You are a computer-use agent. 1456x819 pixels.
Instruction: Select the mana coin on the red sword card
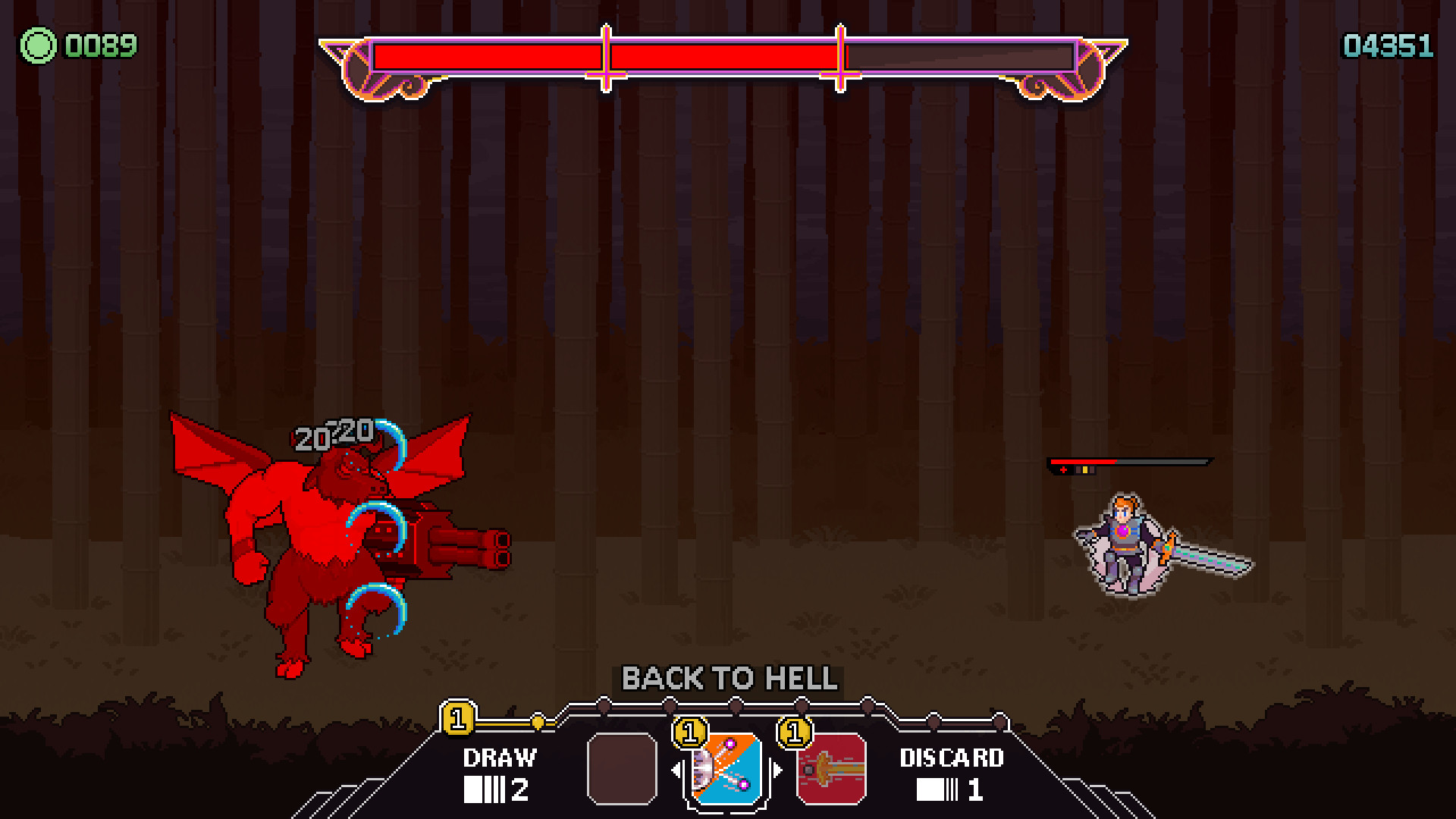tap(792, 733)
